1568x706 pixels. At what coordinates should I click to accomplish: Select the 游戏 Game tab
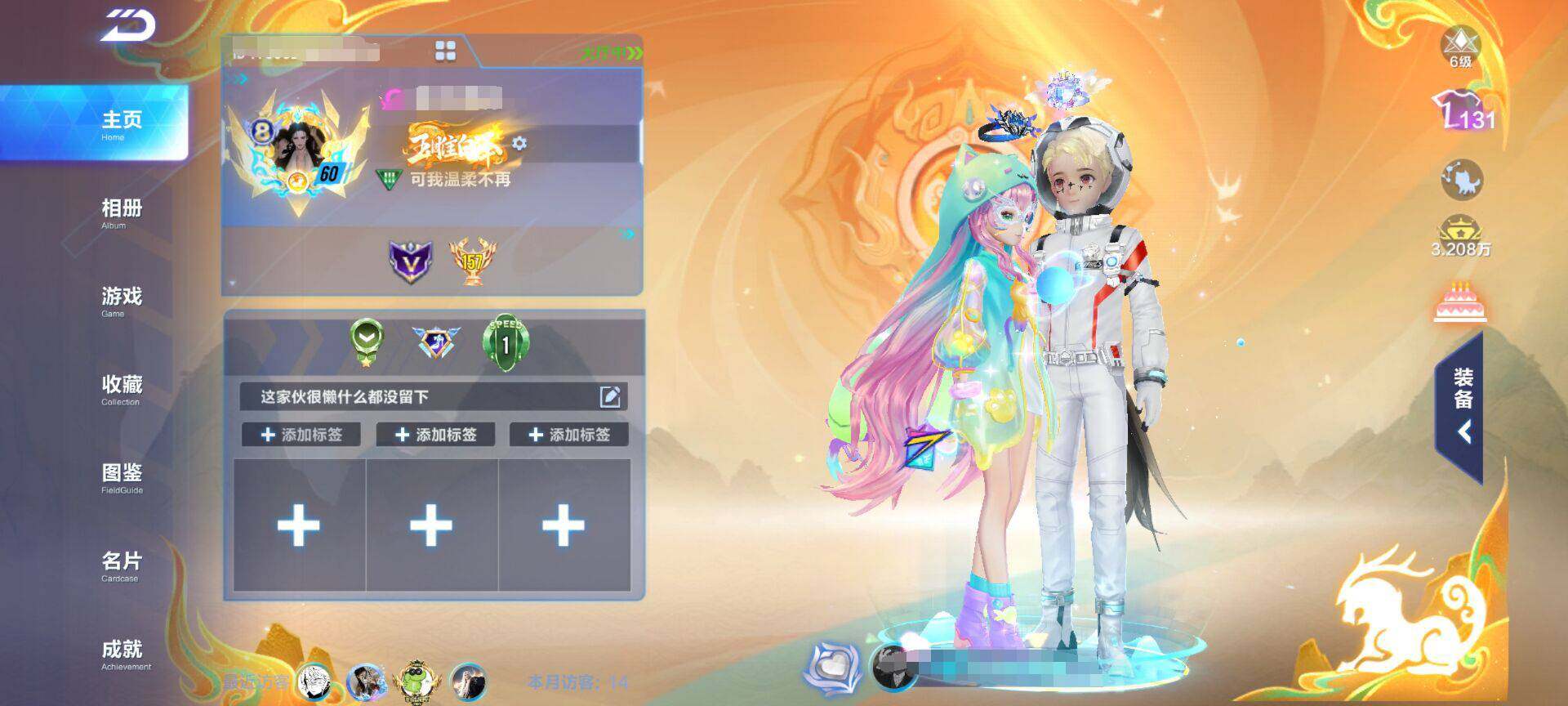[121, 300]
